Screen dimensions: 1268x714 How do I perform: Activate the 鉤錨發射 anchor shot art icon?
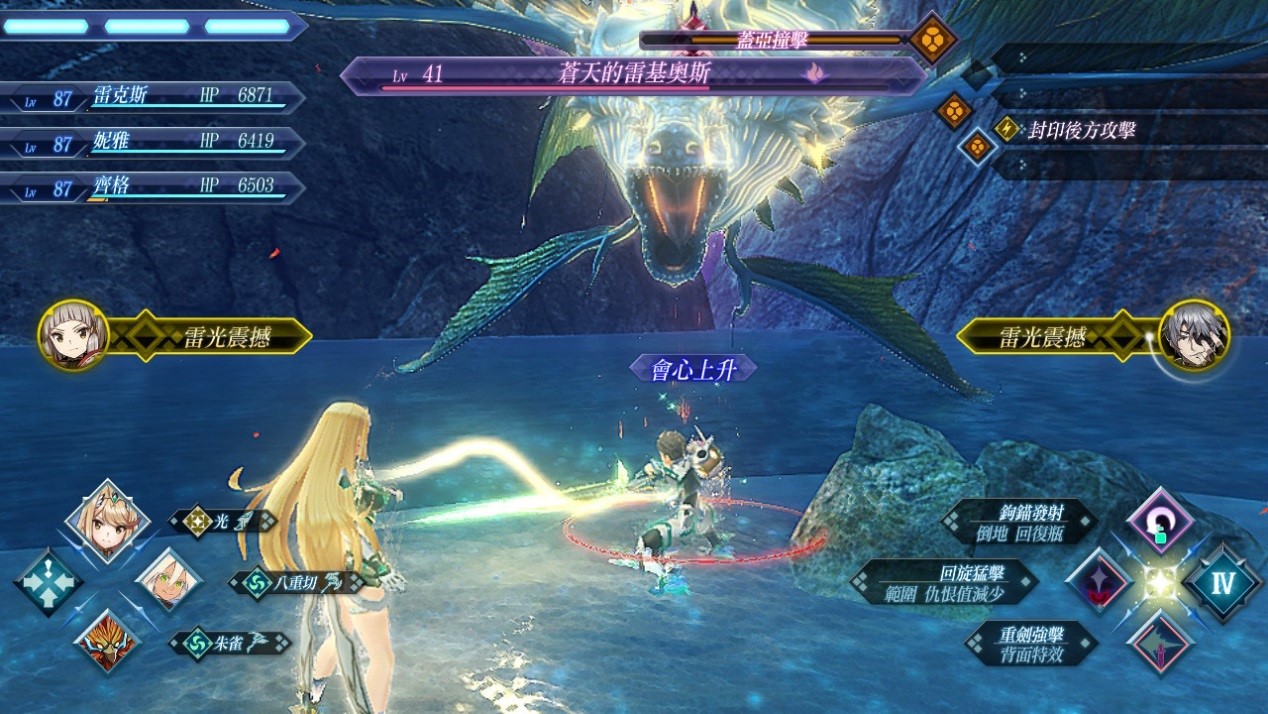[1160, 522]
